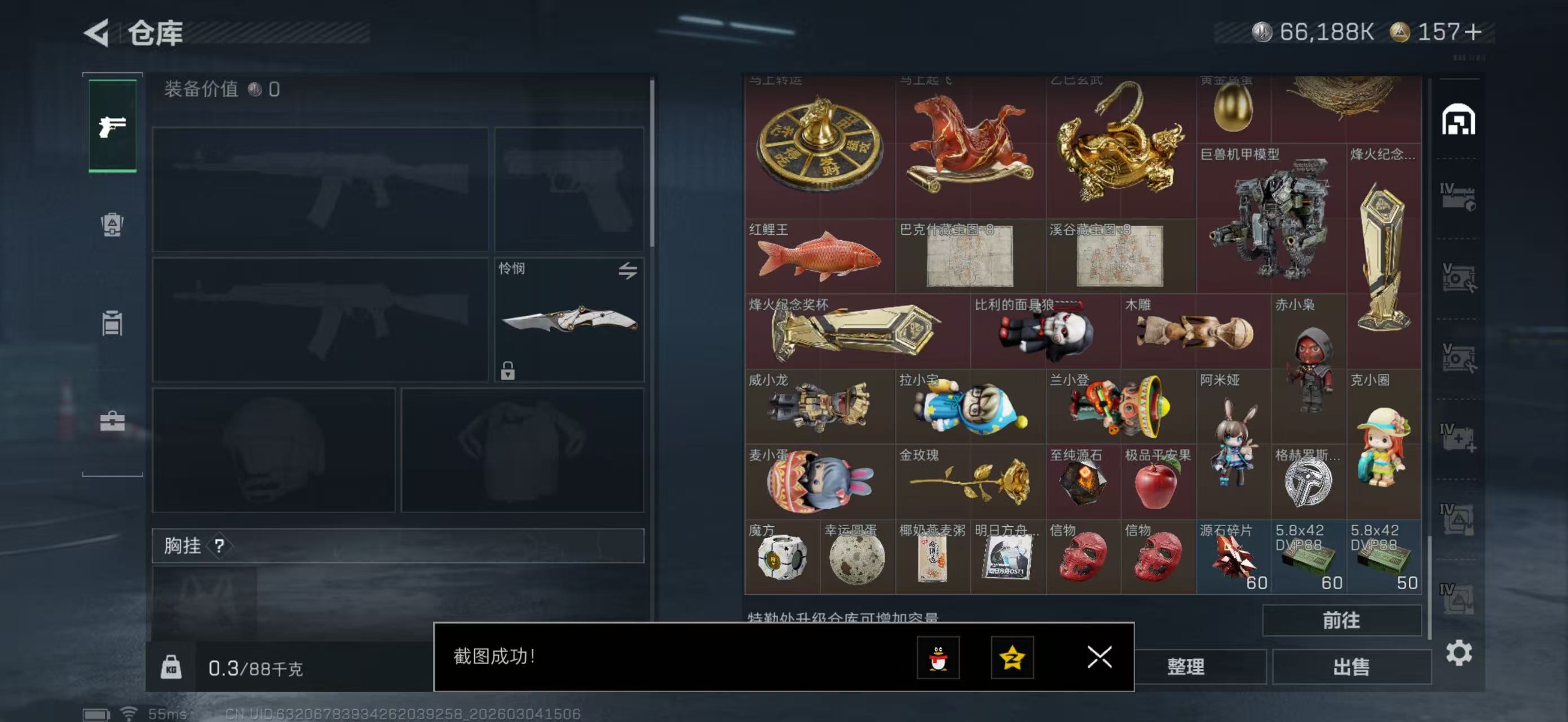Screen dimensions: 1568x722
Task: Pick the 金玫瑰 golden rose item
Action: 970,482
